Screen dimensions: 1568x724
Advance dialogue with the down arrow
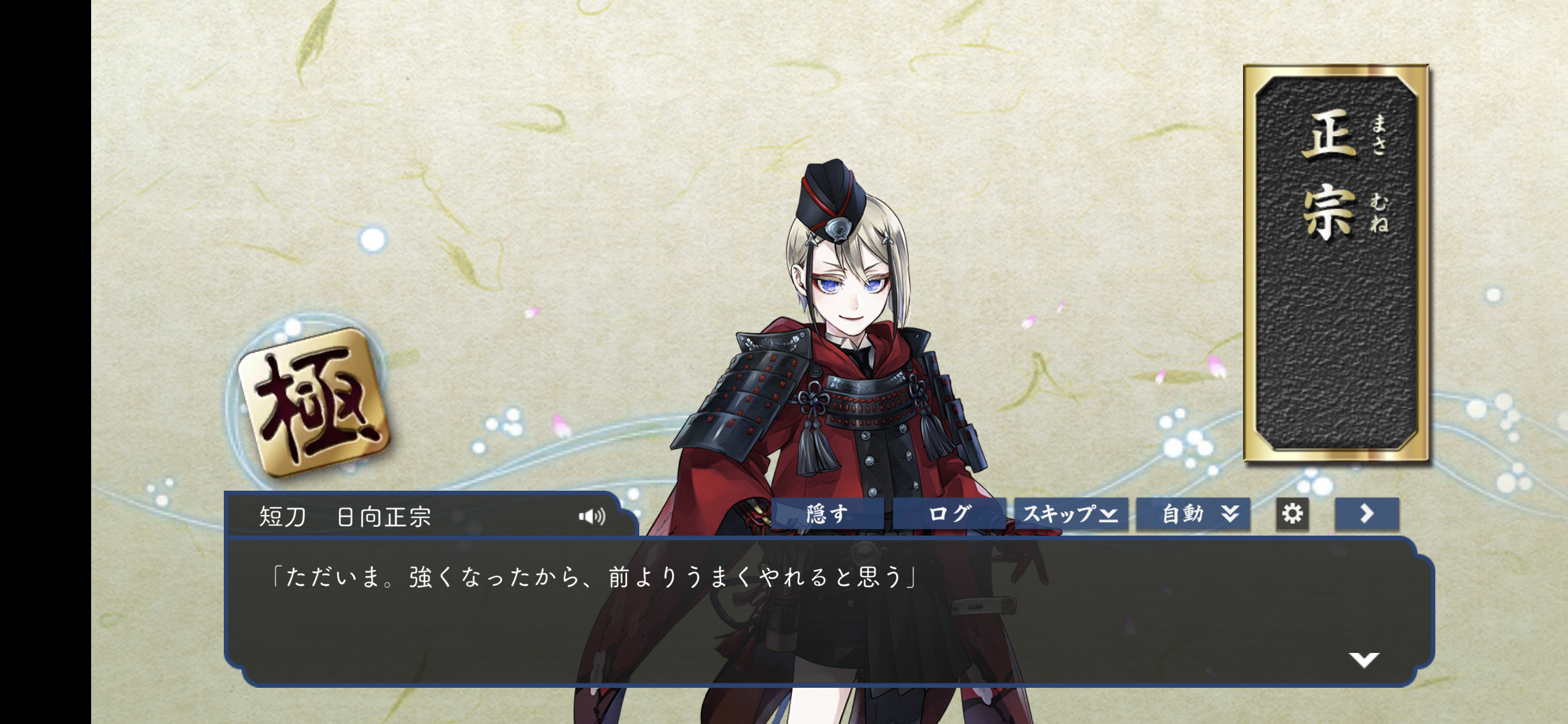(x=1364, y=660)
